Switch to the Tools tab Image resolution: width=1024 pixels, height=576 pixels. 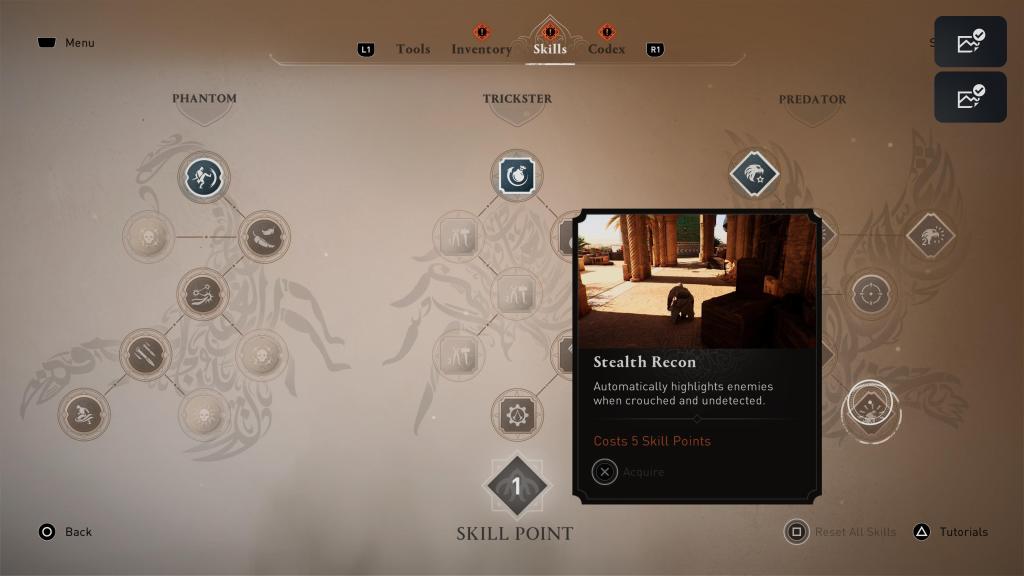[x=412, y=49]
